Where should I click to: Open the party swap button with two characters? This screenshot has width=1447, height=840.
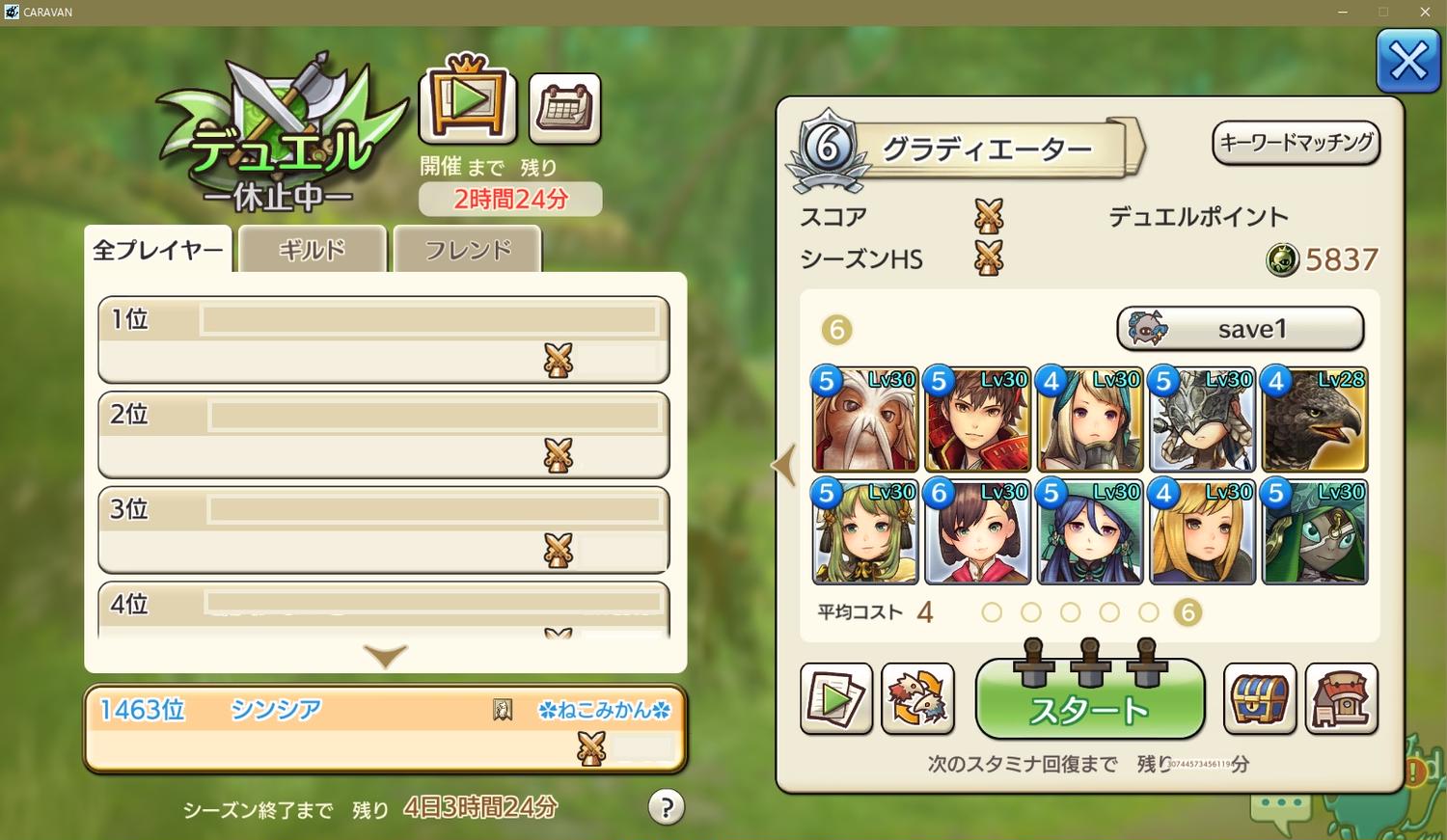tap(917, 698)
